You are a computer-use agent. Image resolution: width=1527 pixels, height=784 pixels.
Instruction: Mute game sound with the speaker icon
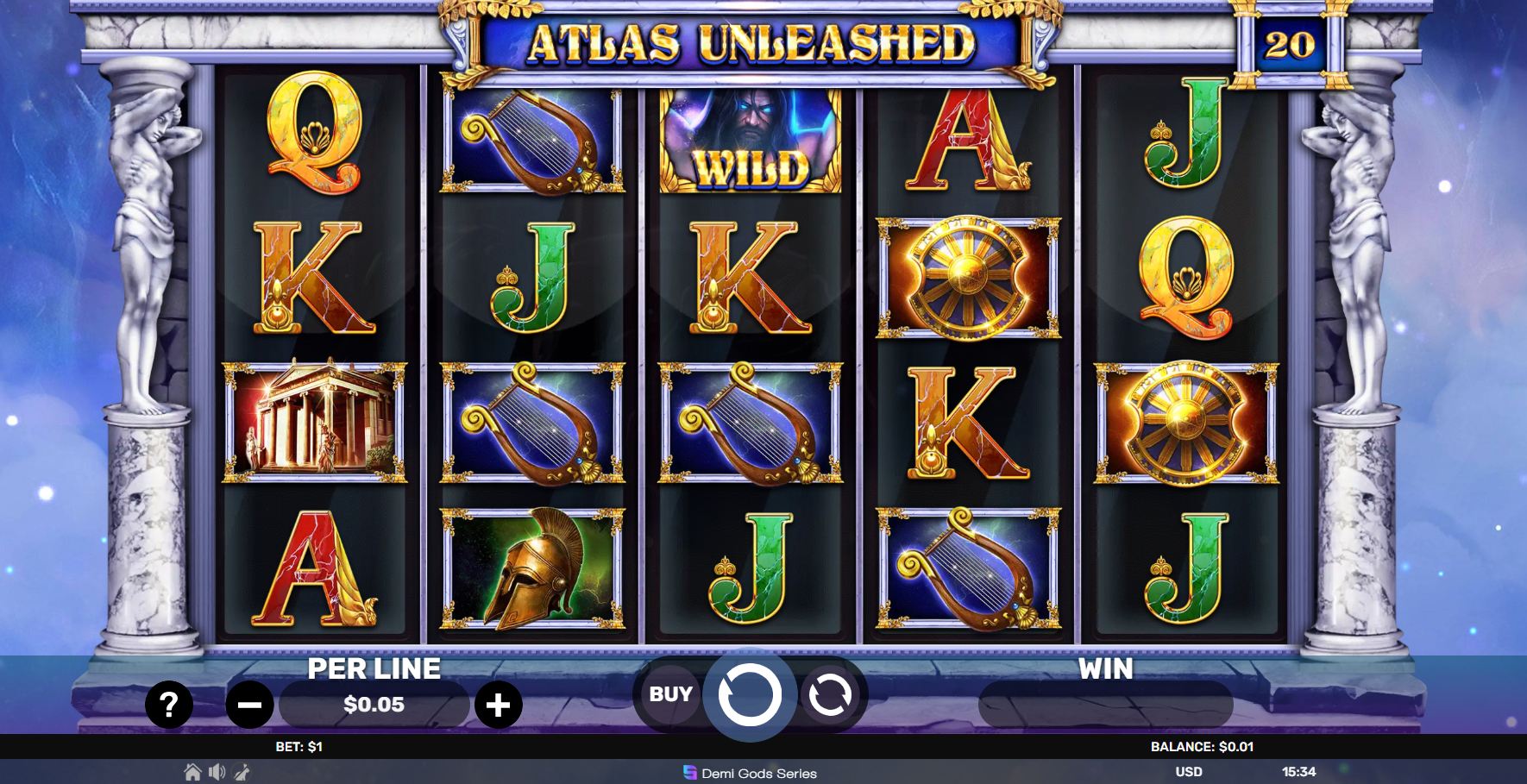tap(217, 774)
